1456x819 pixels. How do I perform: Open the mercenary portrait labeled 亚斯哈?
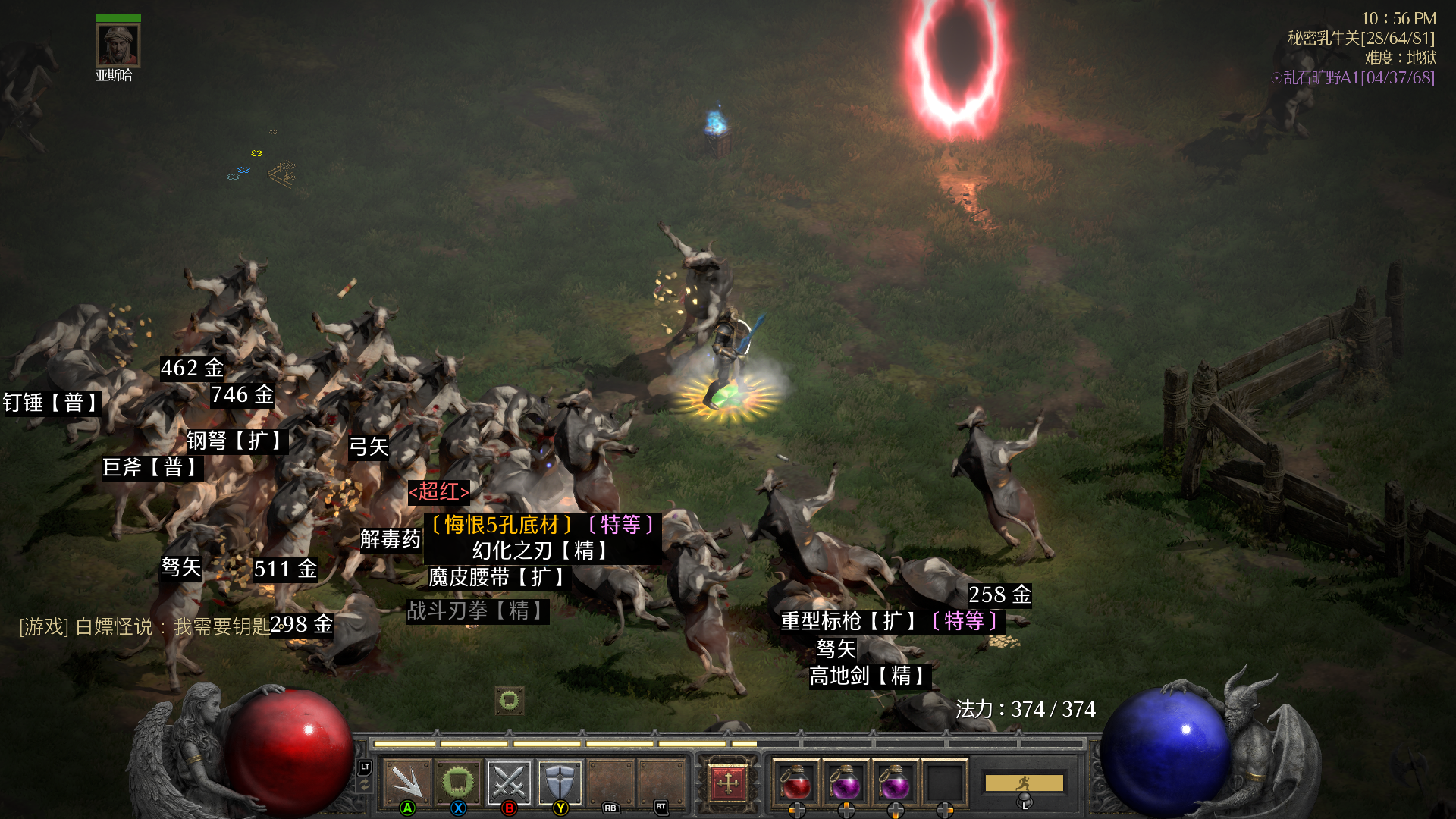coord(118,46)
